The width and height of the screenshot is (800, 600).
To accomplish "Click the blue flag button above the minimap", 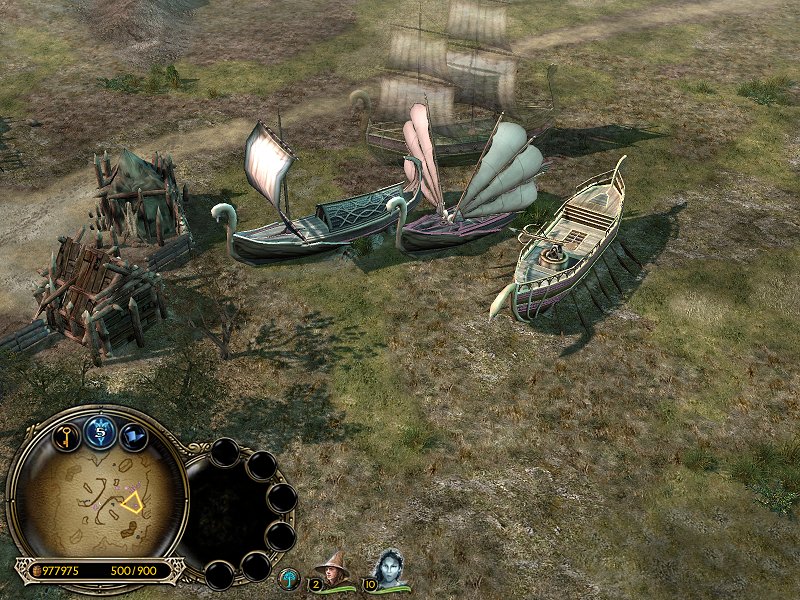I will click(134, 436).
